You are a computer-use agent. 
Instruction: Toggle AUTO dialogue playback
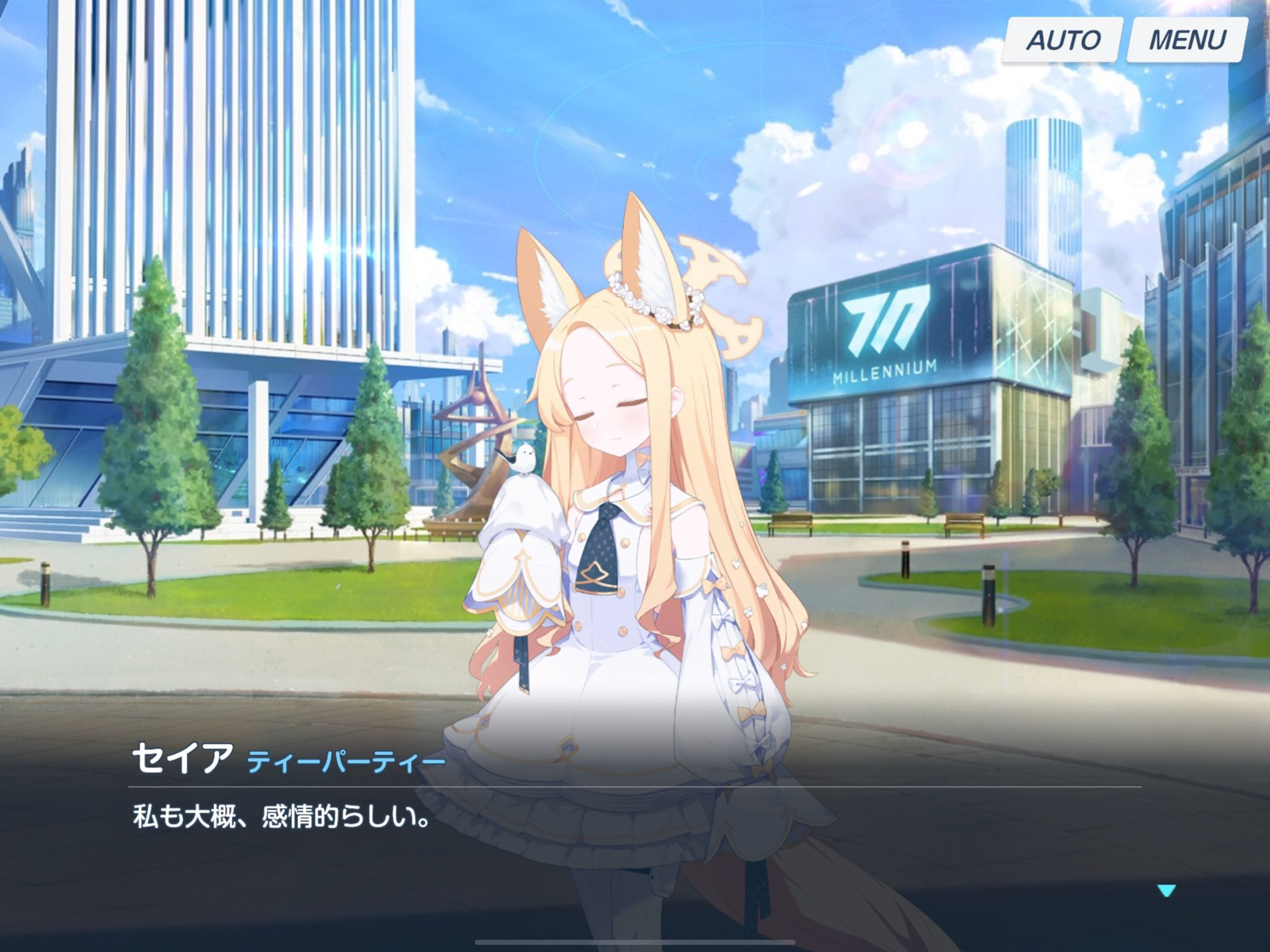tap(1063, 40)
